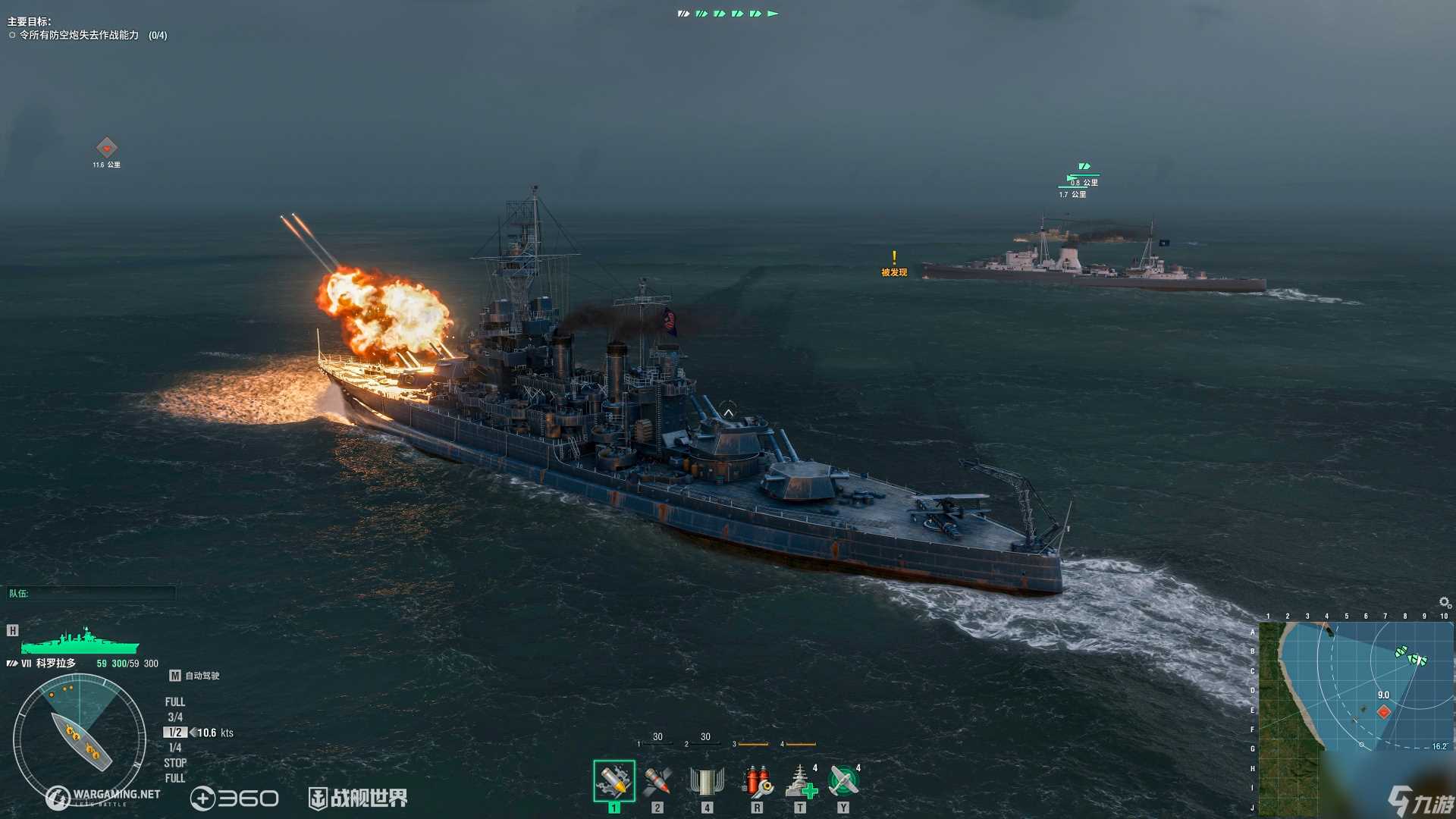Launch the spotter aircraft consumable
Viewport: 1456px width, 819px height.
pyautogui.click(x=843, y=781)
